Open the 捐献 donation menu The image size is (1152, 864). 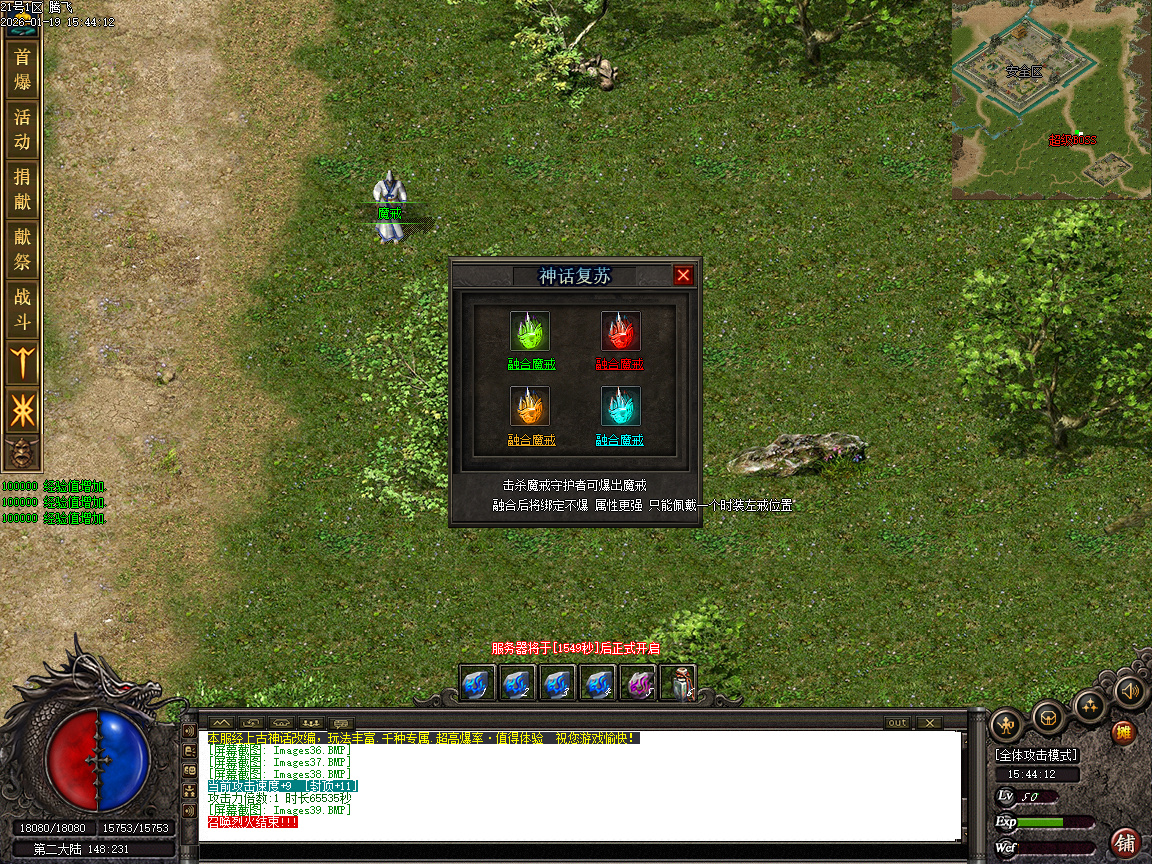pyautogui.click(x=22, y=189)
